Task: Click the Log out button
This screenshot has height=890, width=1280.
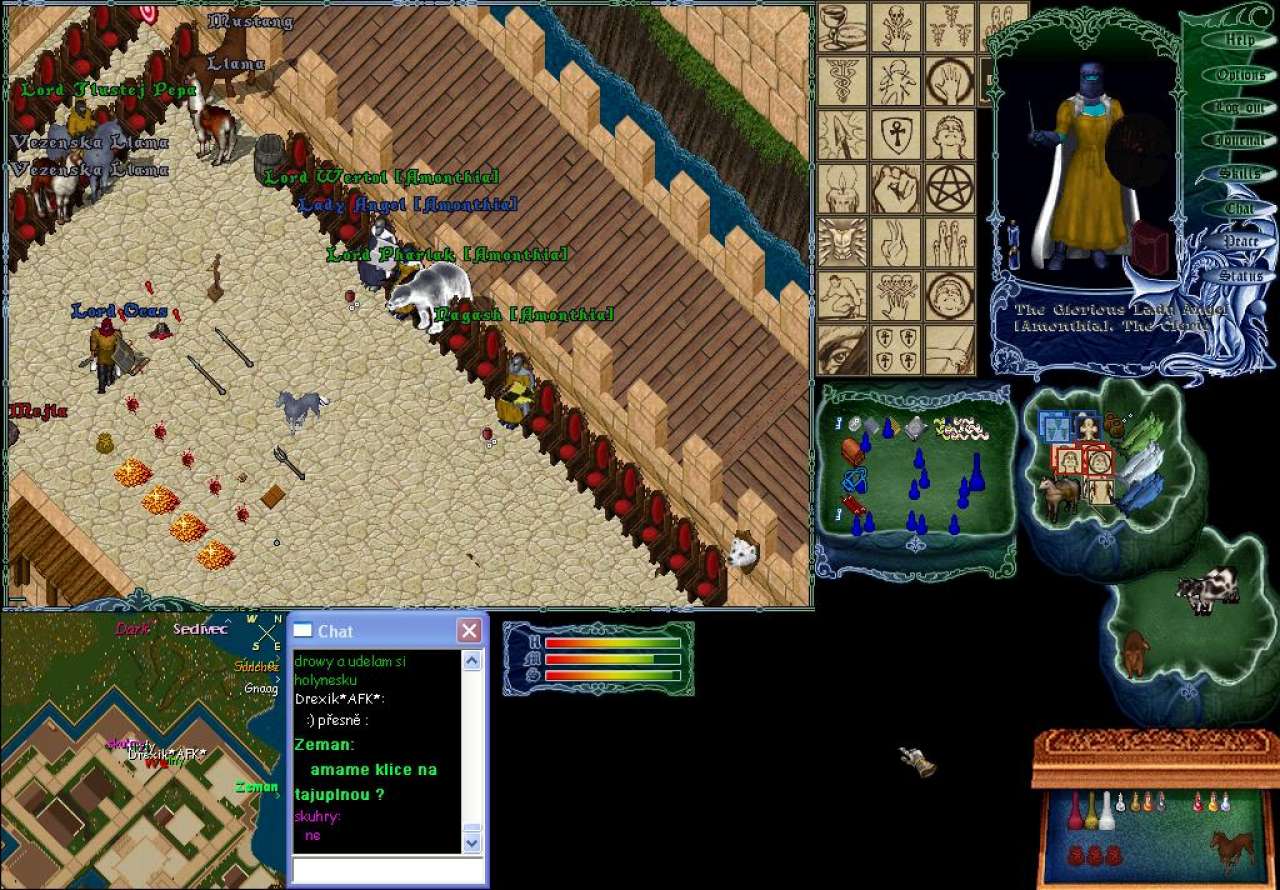Action: point(1240,107)
